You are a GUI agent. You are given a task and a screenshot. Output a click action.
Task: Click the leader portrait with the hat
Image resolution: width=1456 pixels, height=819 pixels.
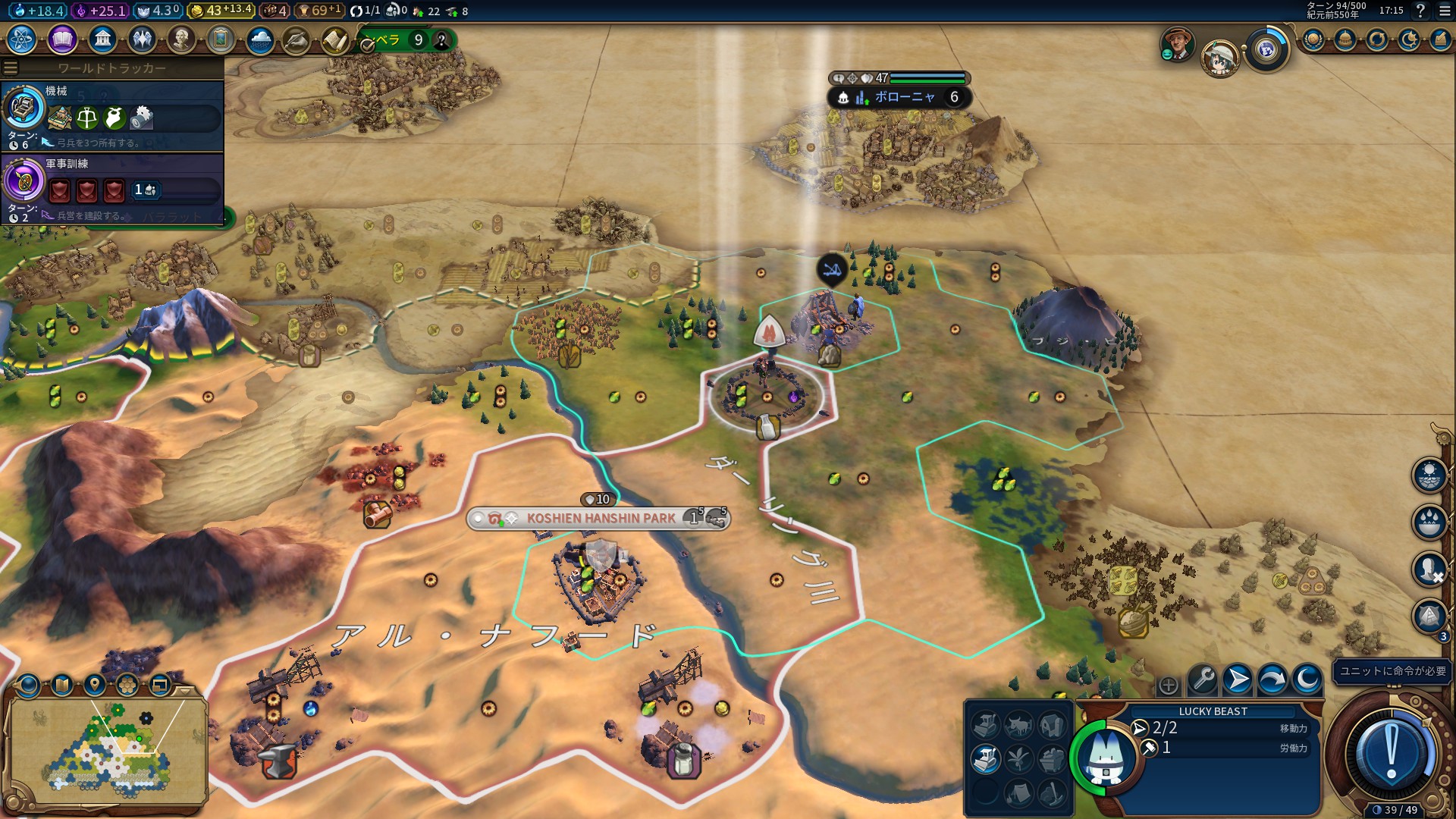pyautogui.click(x=1178, y=44)
